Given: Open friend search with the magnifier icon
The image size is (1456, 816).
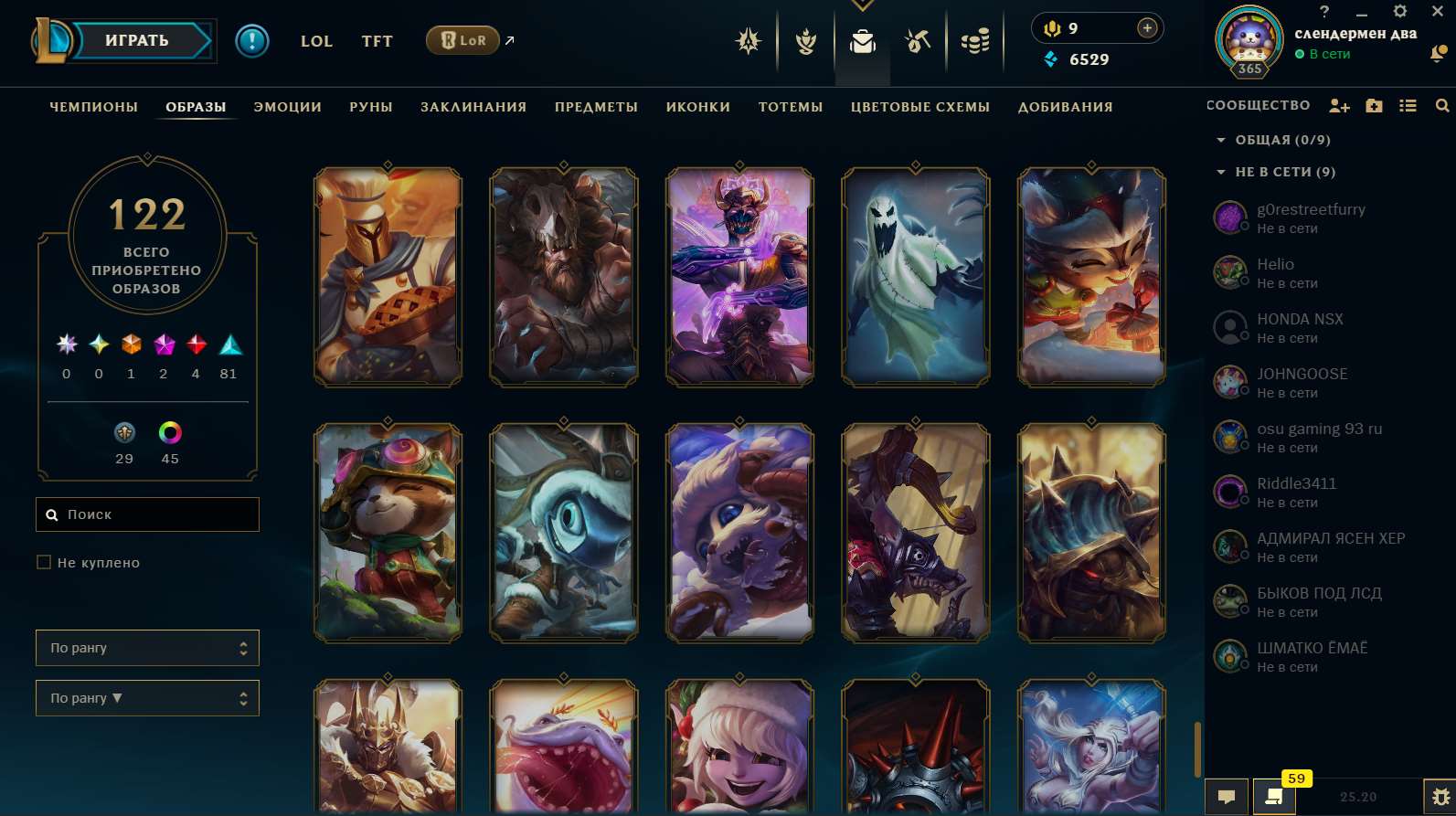Looking at the screenshot, I should [x=1442, y=105].
